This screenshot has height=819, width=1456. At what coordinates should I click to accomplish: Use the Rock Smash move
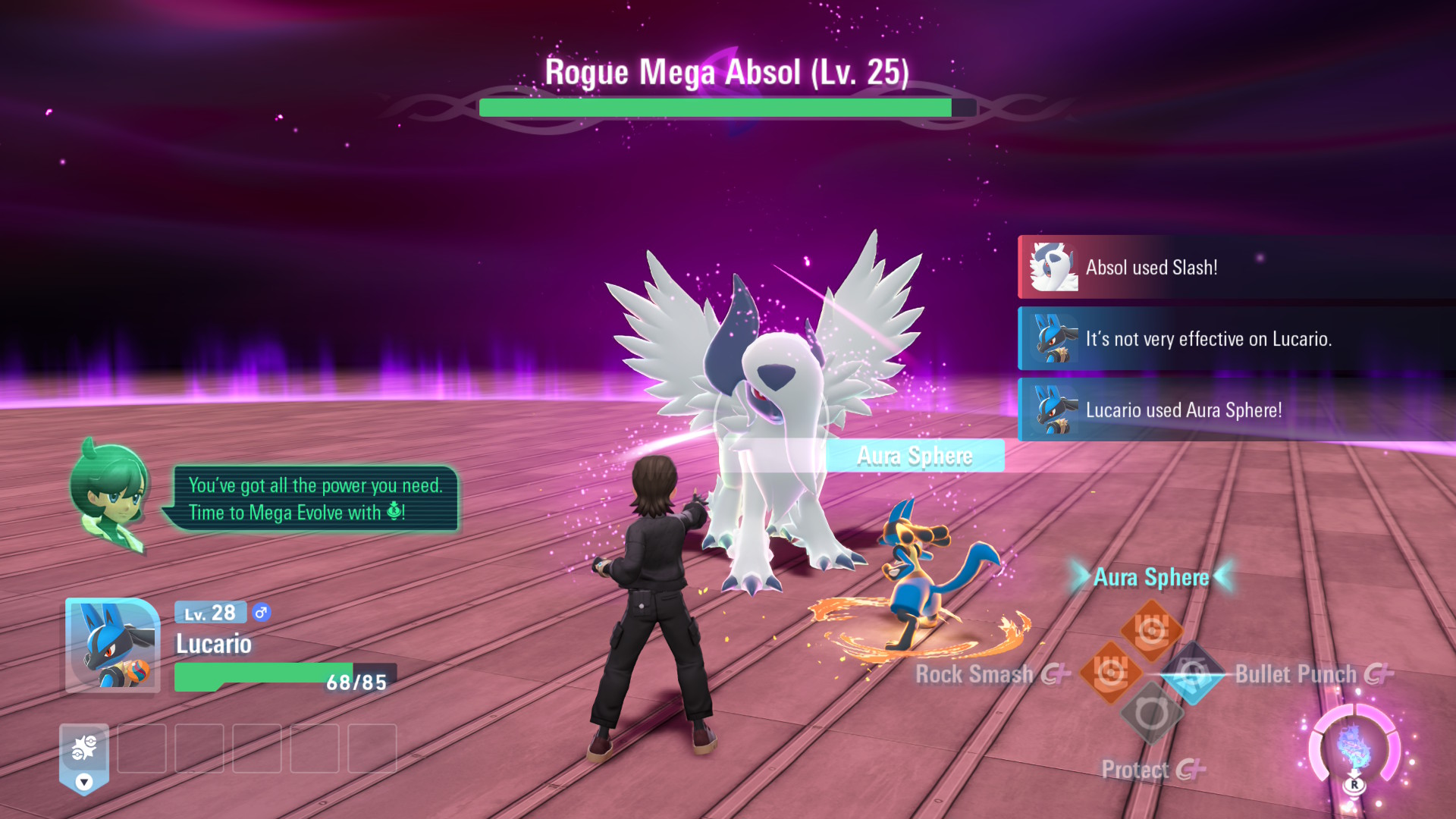click(x=1110, y=673)
